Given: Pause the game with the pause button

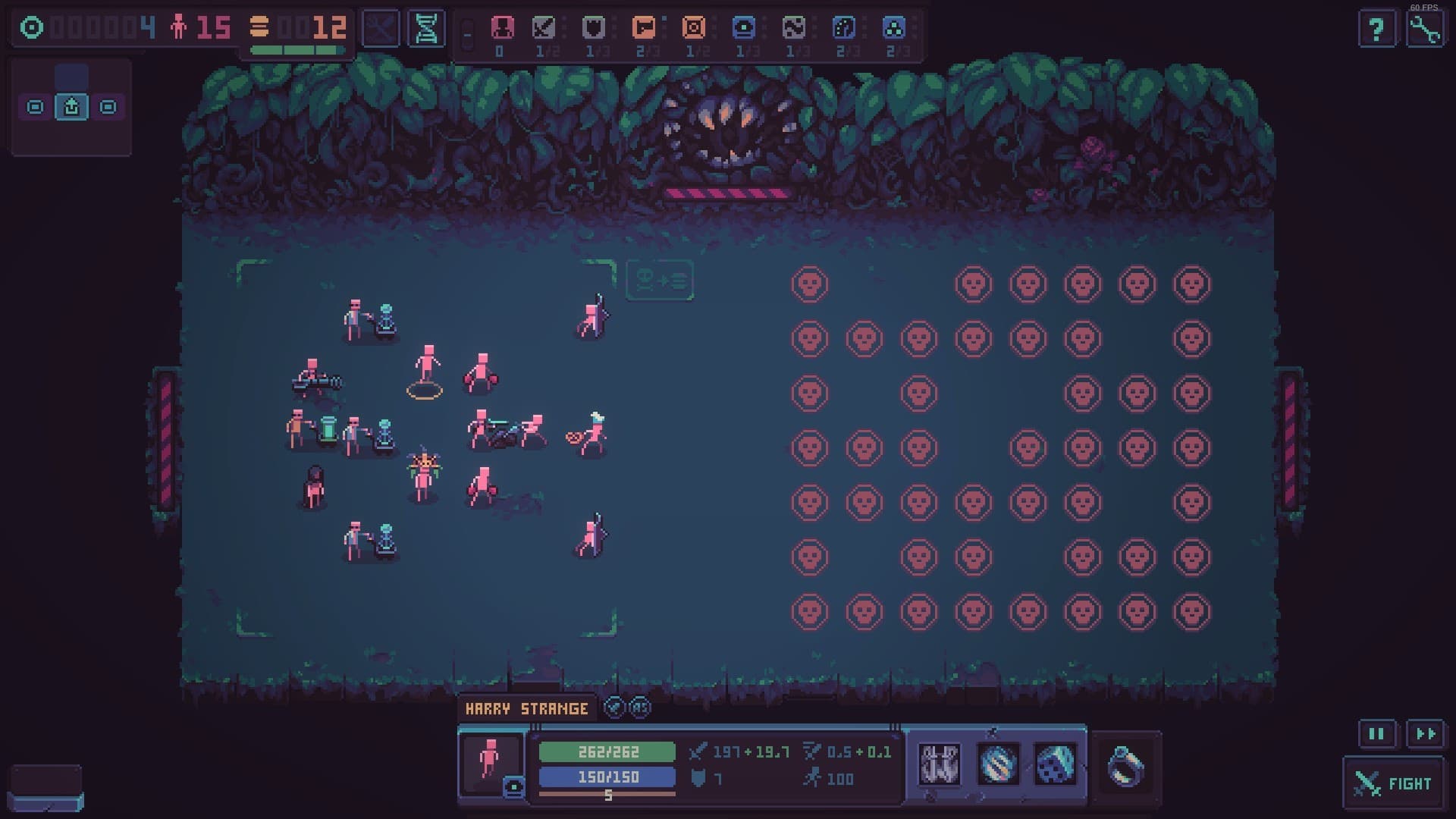Looking at the screenshot, I should [x=1376, y=733].
